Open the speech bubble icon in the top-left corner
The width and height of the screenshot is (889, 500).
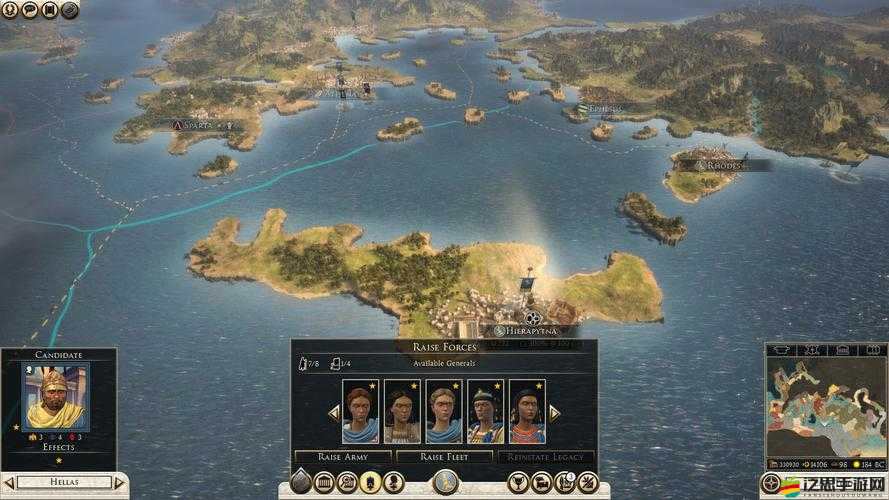pyautogui.click(x=29, y=10)
